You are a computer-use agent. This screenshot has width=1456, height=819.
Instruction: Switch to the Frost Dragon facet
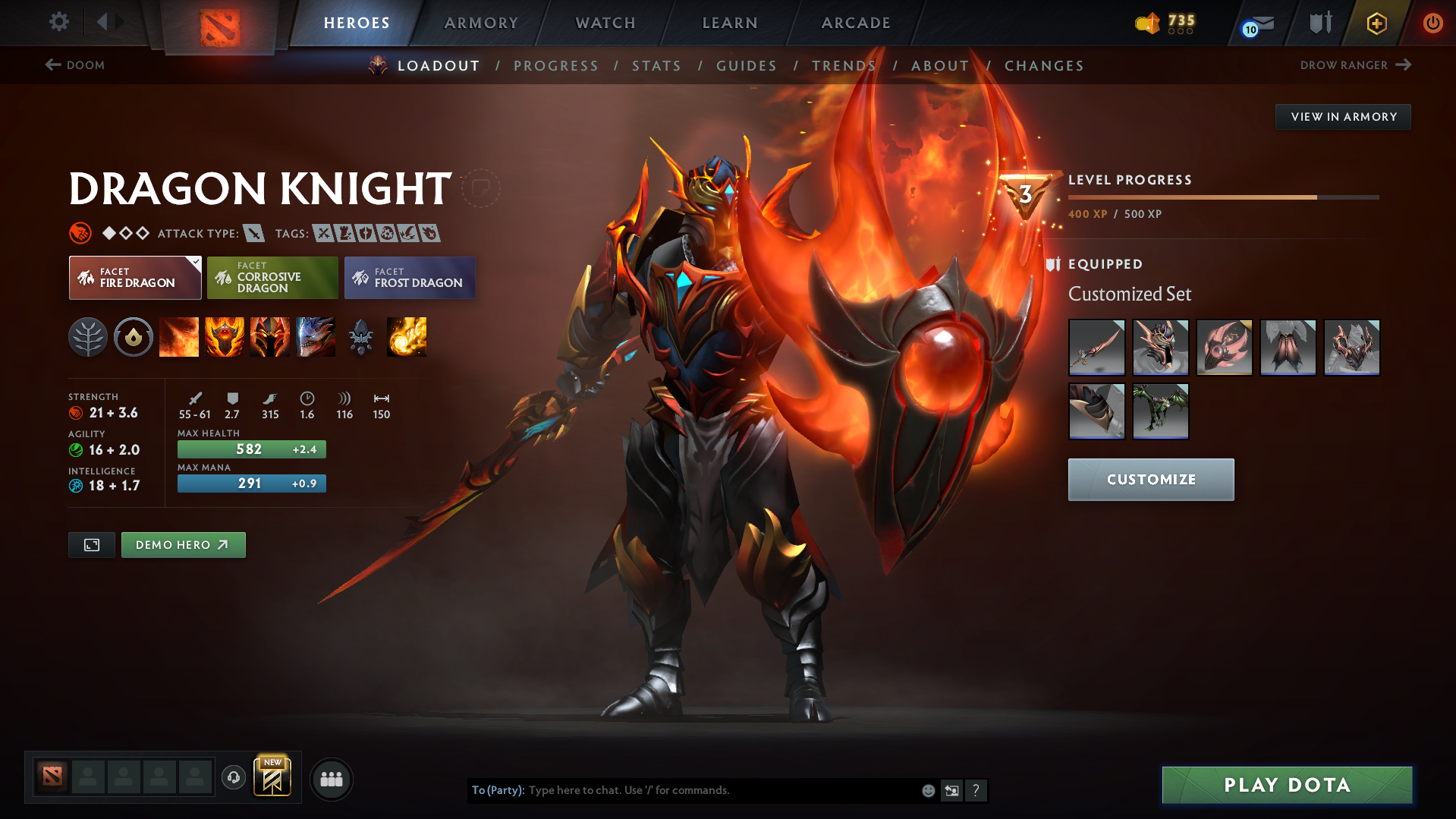coord(410,278)
